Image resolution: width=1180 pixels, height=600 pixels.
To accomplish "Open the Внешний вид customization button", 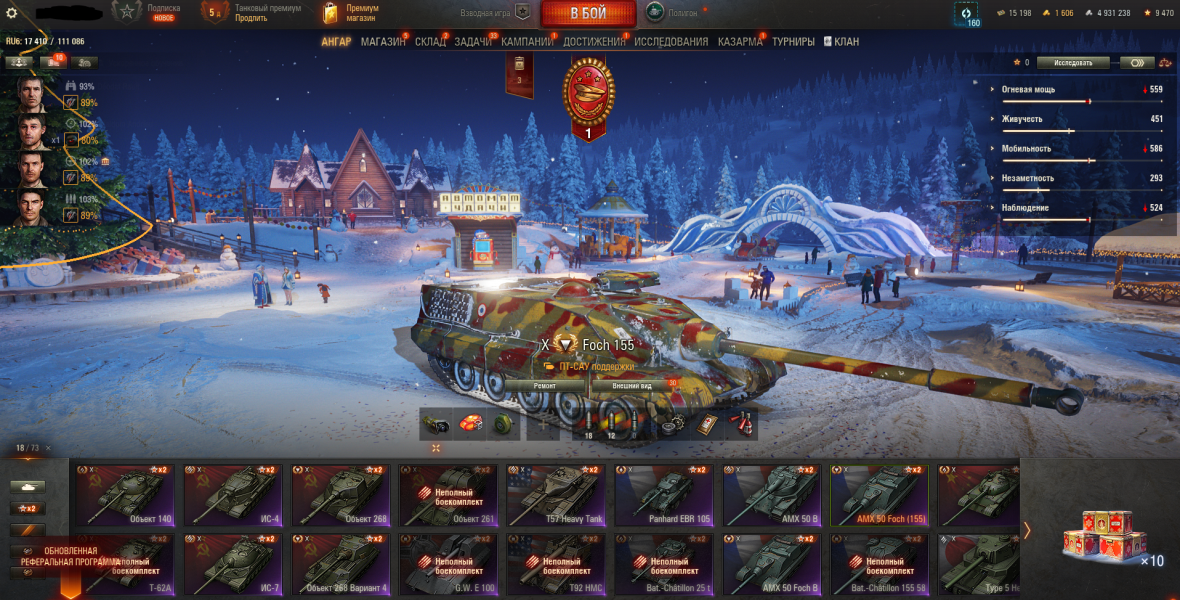I will point(632,384).
